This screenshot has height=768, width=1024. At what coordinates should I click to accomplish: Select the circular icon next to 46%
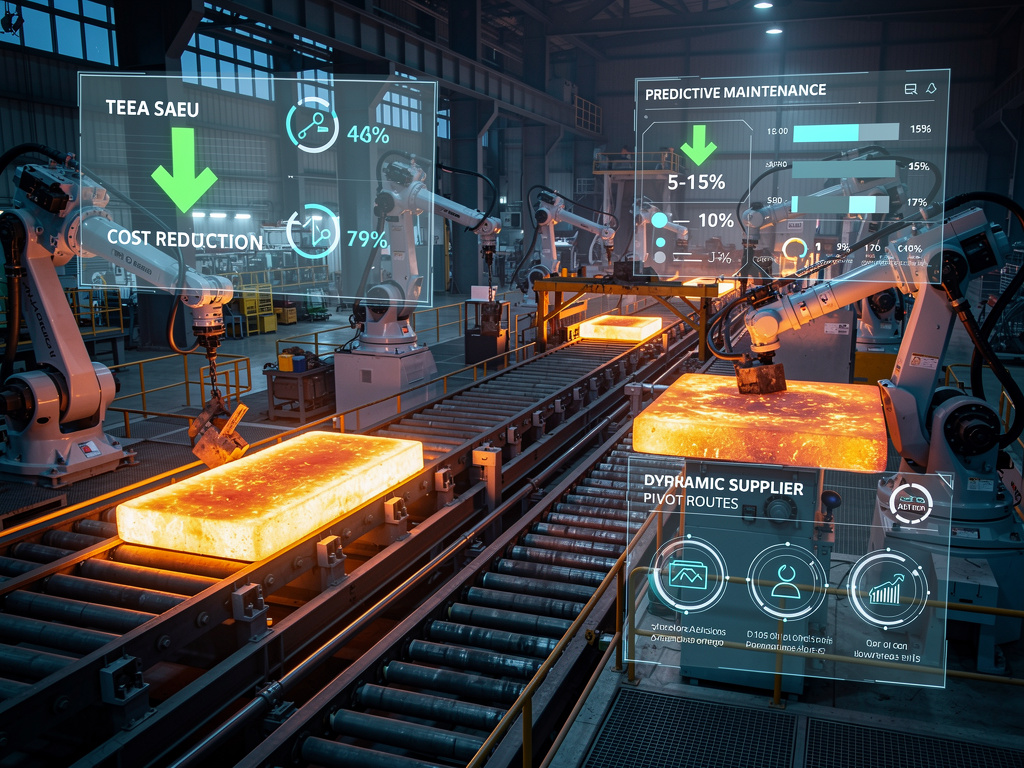pos(311,124)
